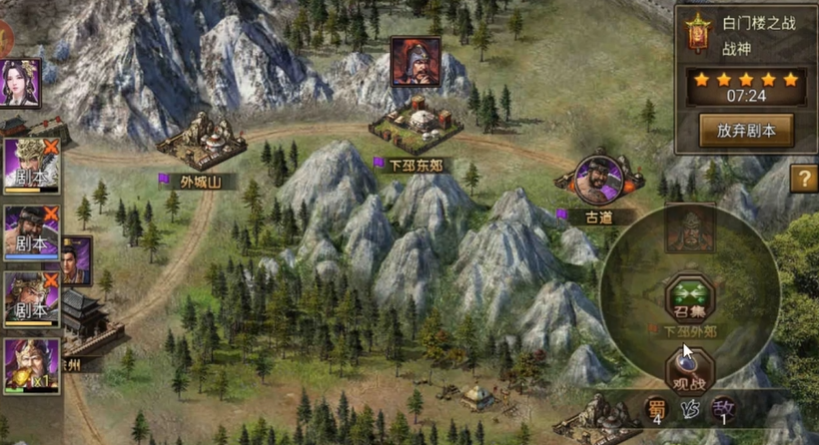Screen dimensions: 819x445
Task: Select the female hero portrait
Action: point(20,83)
